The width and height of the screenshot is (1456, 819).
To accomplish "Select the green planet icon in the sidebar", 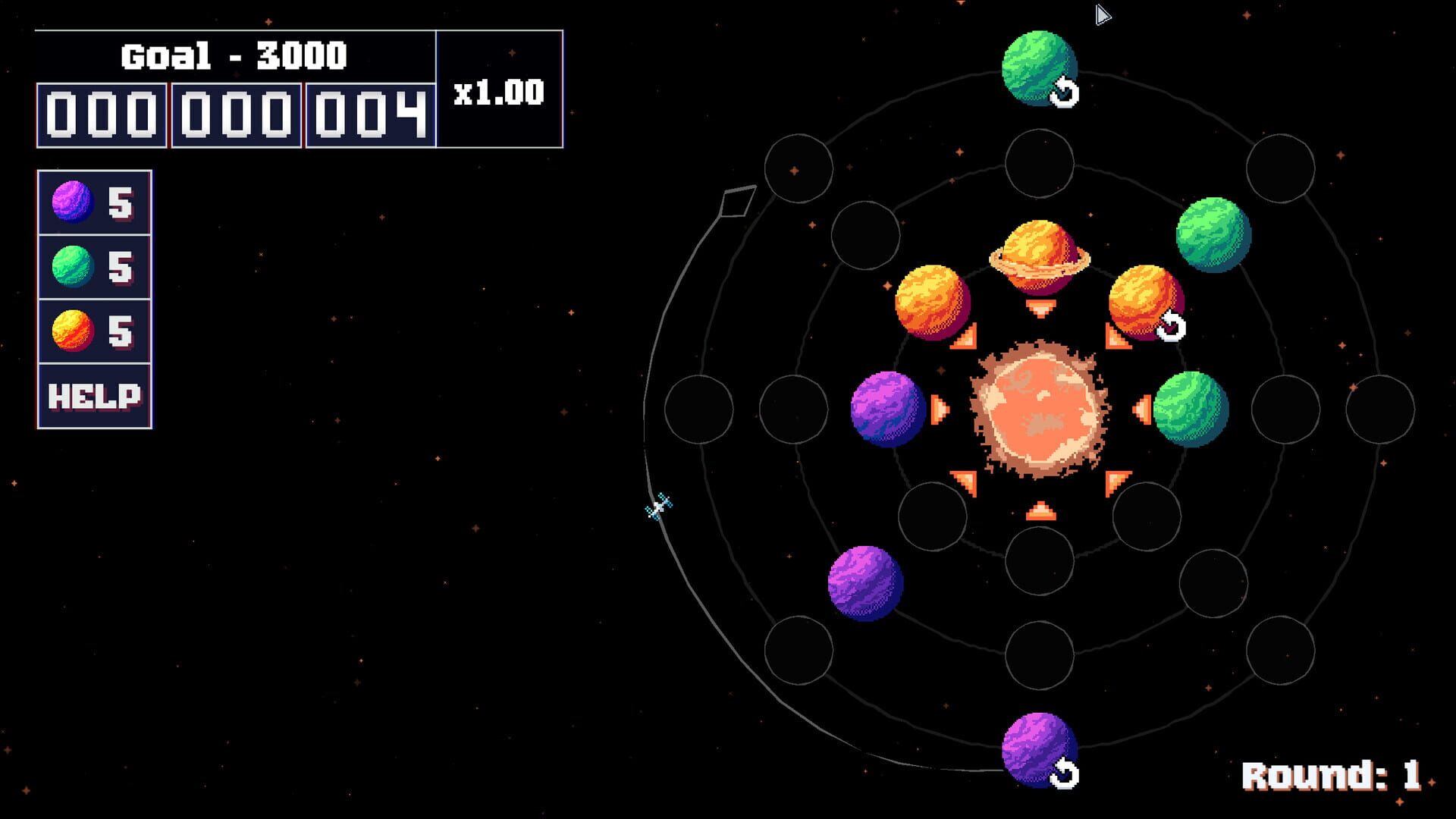I will coord(74,265).
